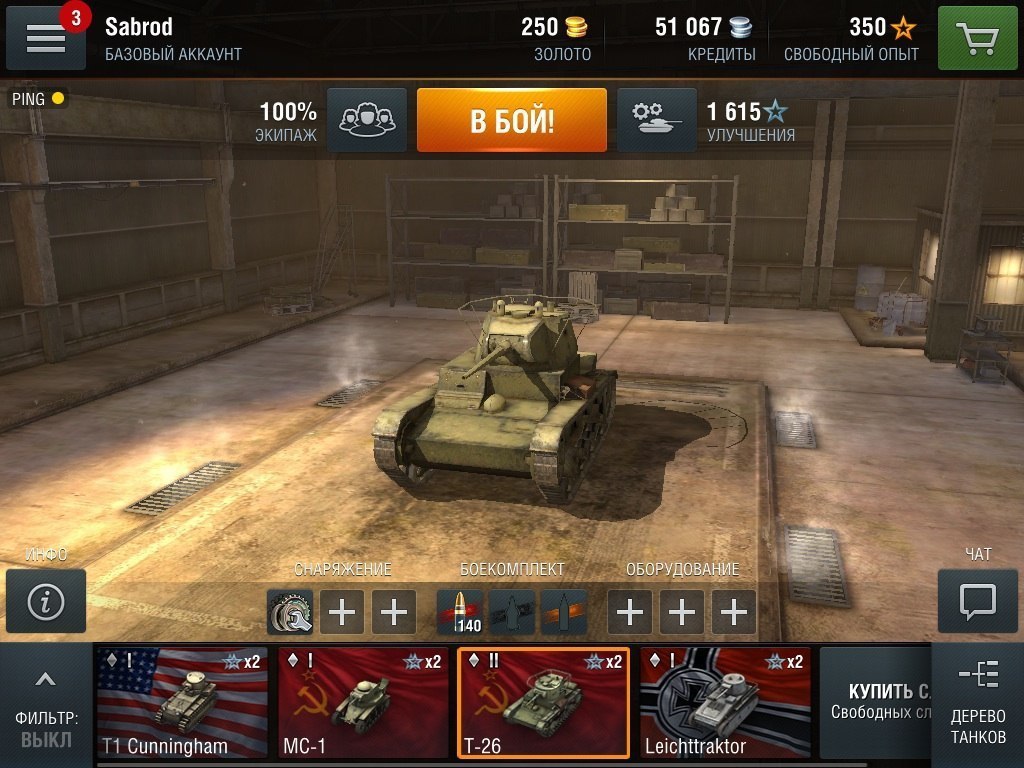Start battle with В БОЙ! button

click(x=511, y=120)
